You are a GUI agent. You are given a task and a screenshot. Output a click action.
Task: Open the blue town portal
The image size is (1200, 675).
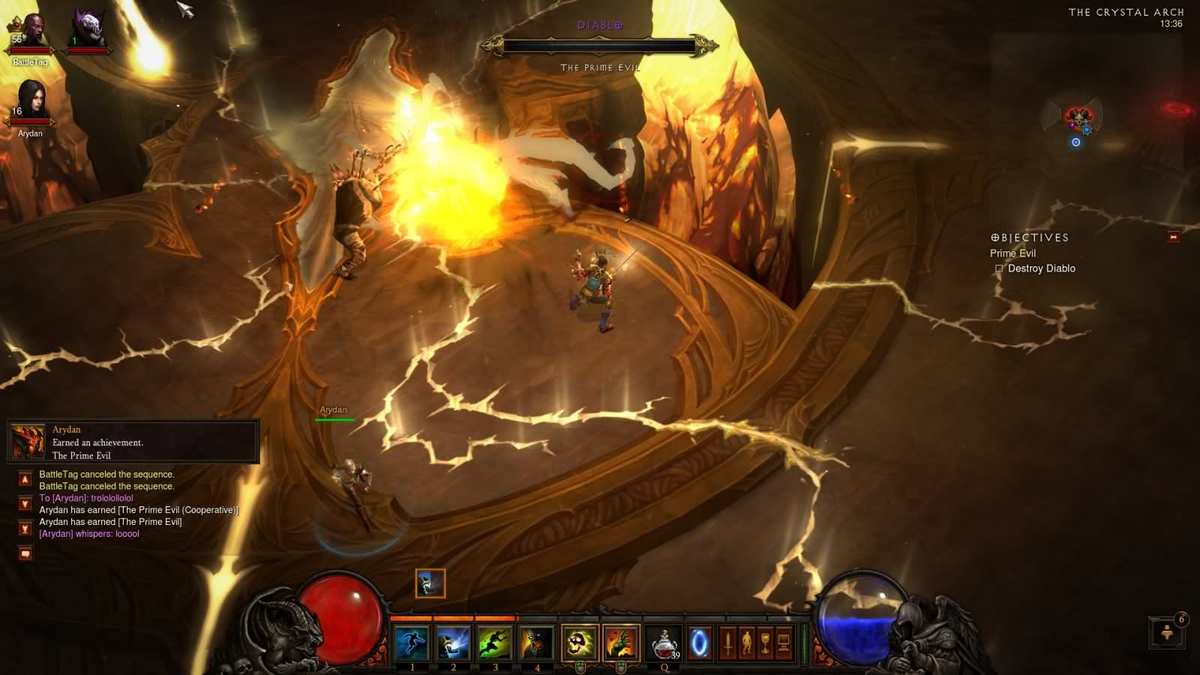[x=700, y=643]
